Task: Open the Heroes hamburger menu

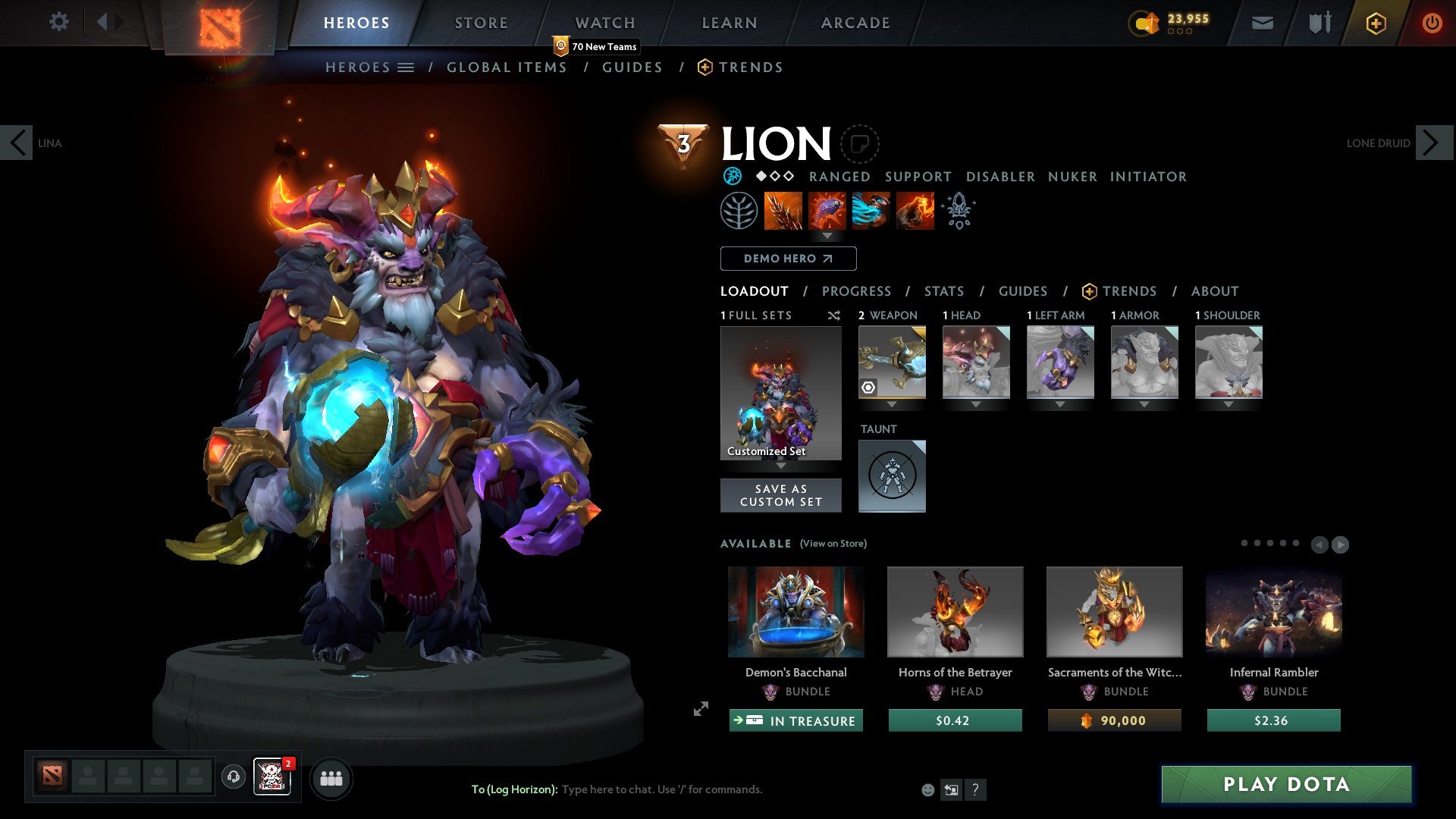Action: [x=408, y=67]
